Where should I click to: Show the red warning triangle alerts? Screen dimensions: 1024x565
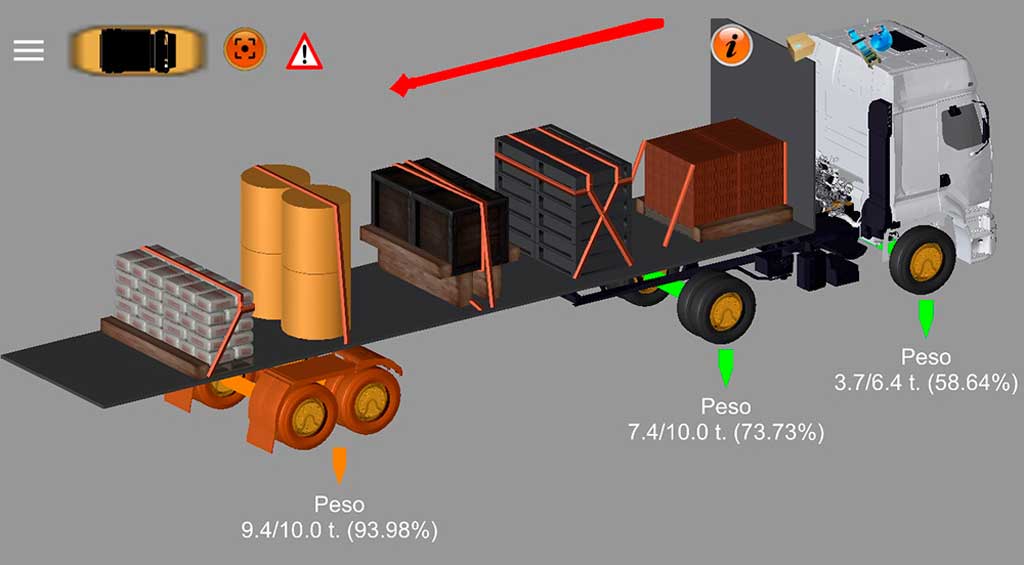(304, 52)
